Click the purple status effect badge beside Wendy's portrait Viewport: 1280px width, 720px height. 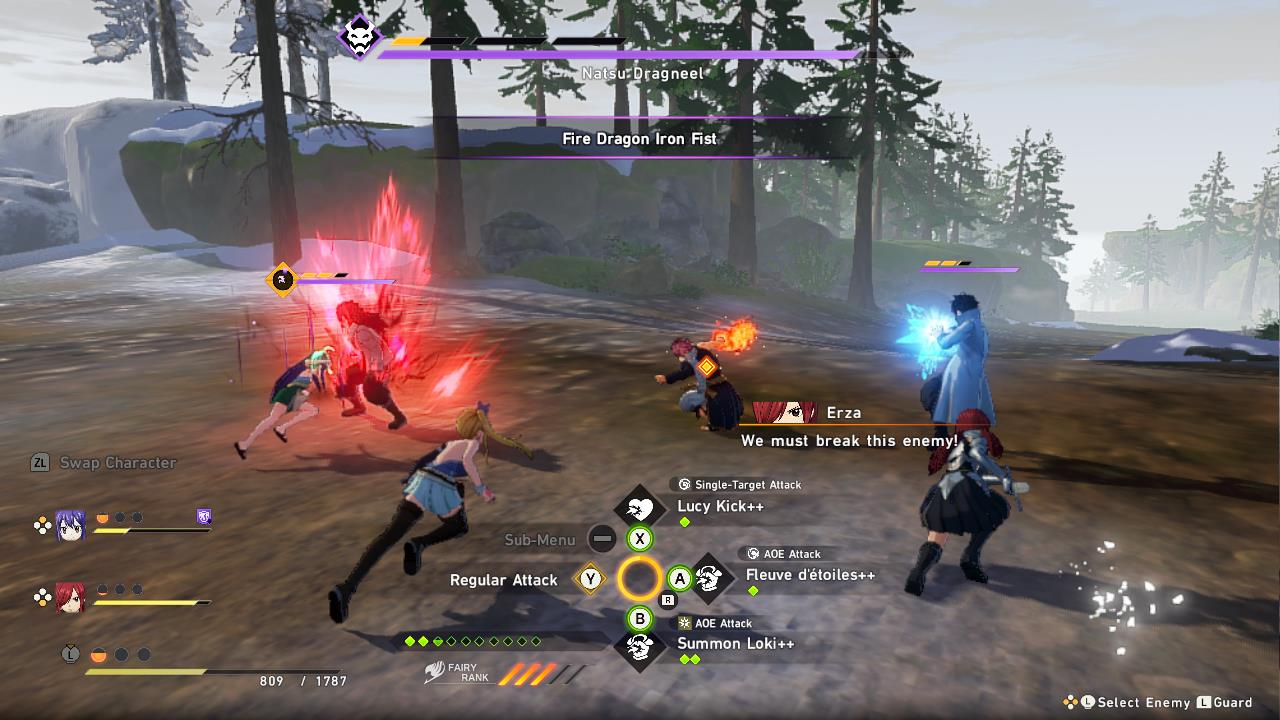pyautogui.click(x=202, y=517)
